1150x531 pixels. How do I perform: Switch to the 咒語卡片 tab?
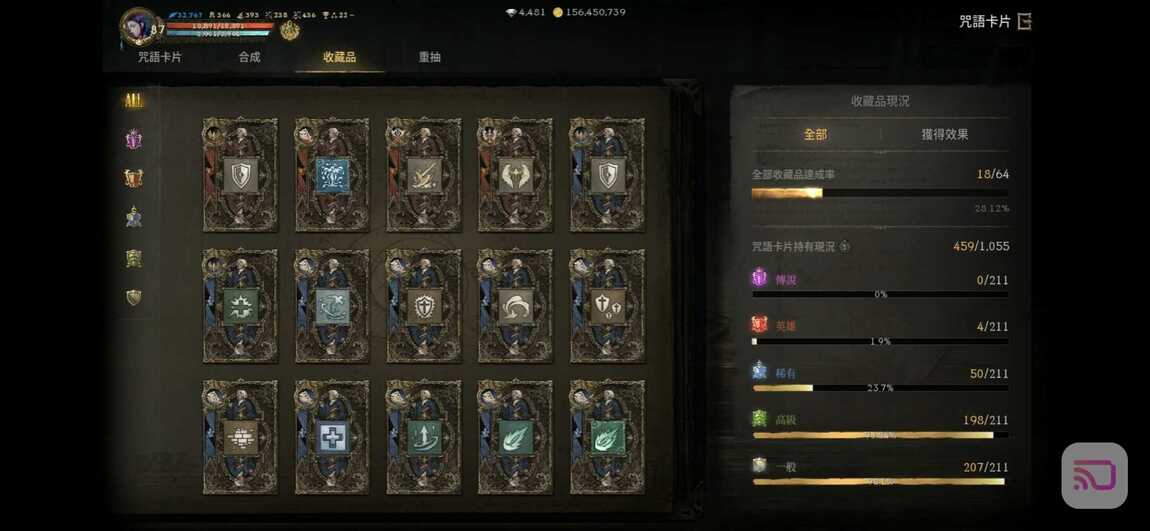tap(160, 57)
